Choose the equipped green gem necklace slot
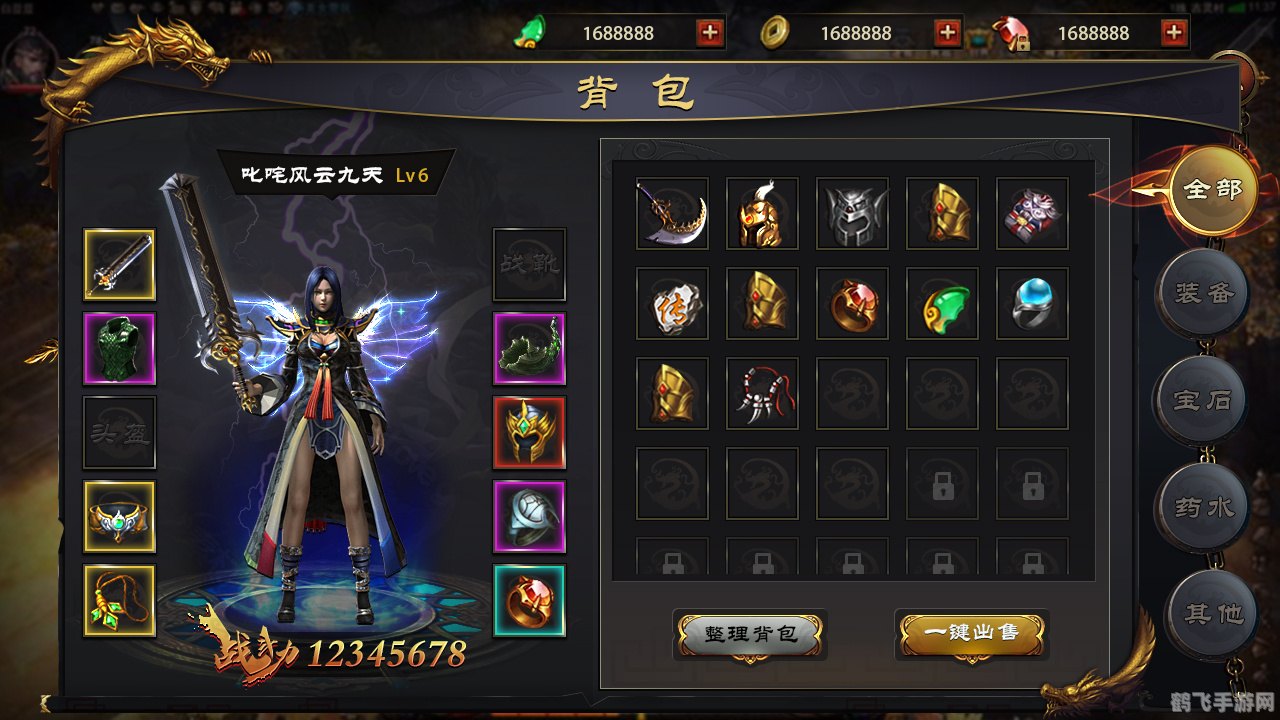1280x720 pixels. tap(120, 601)
